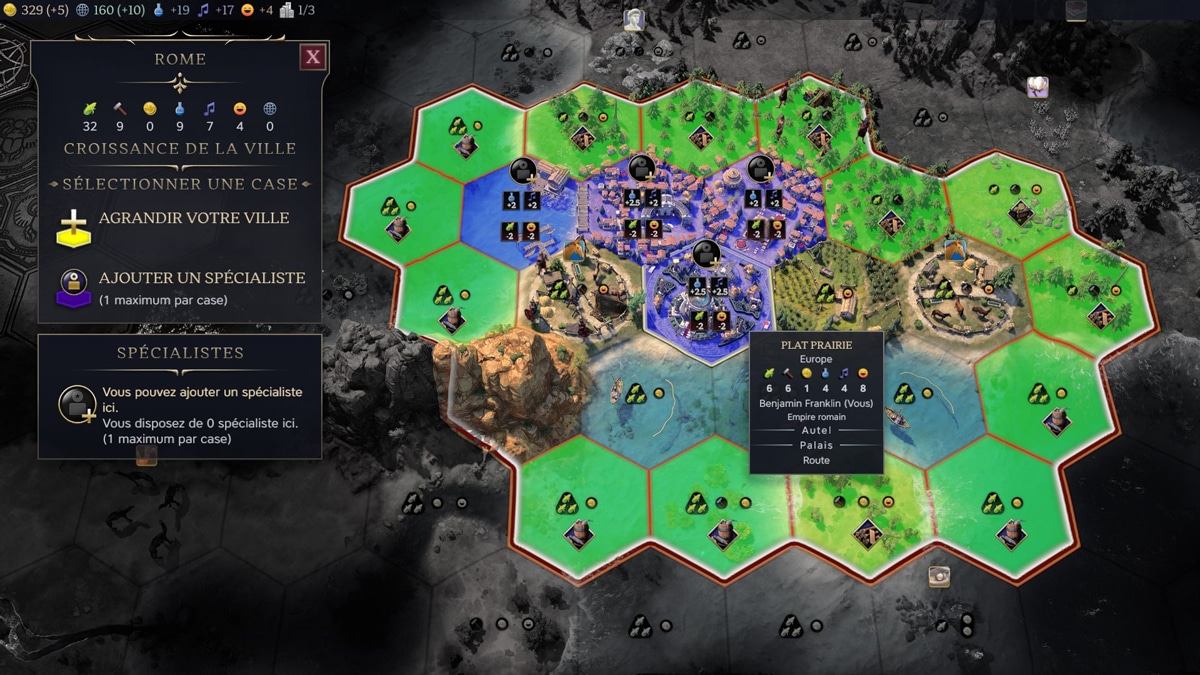
Task: Close the Rome city growth panel
Action: [x=313, y=57]
